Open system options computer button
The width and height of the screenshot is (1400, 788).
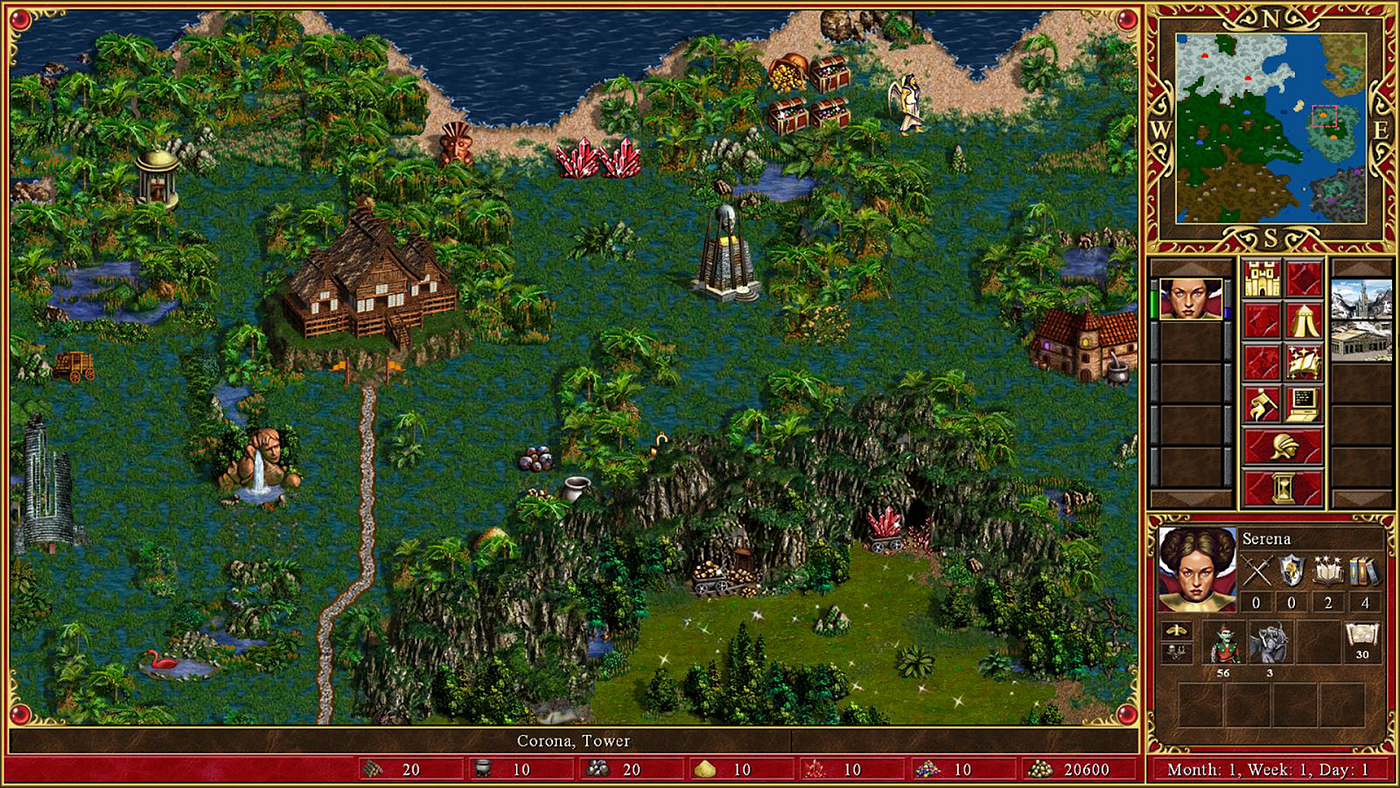click(1304, 405)
